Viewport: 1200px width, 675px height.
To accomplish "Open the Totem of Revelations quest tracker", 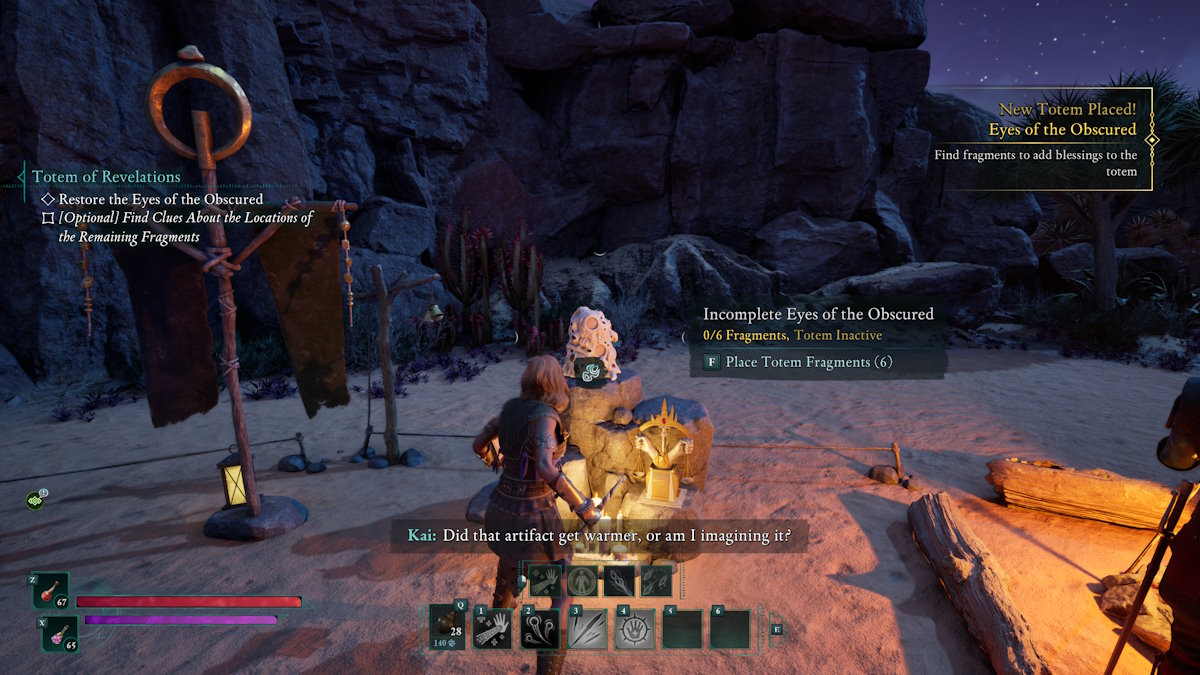I will [106, 177].
